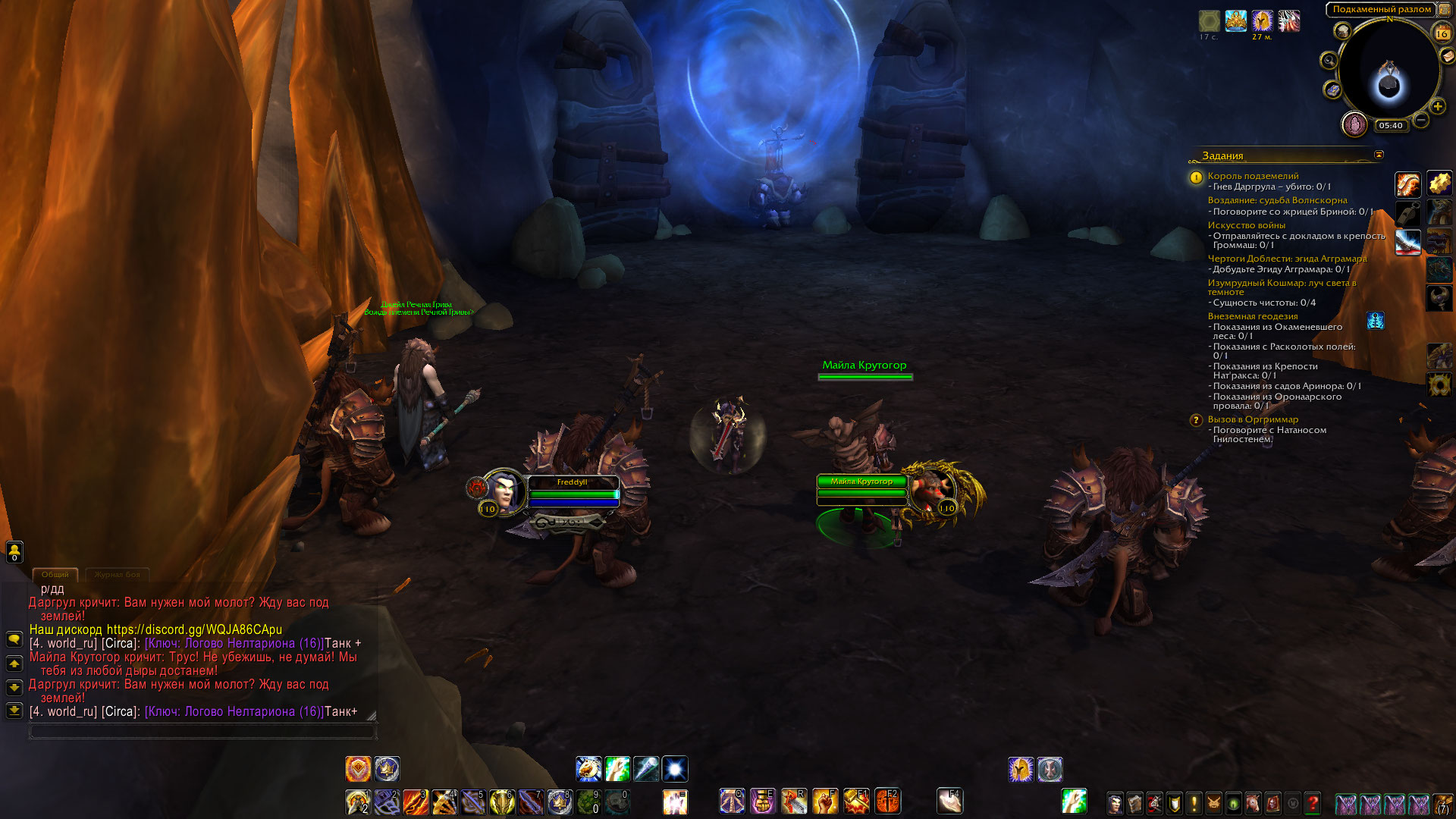The image size is (1456, 819).
Task: Click the minimap zoom-out minus button
Action: click(1421, 120)
